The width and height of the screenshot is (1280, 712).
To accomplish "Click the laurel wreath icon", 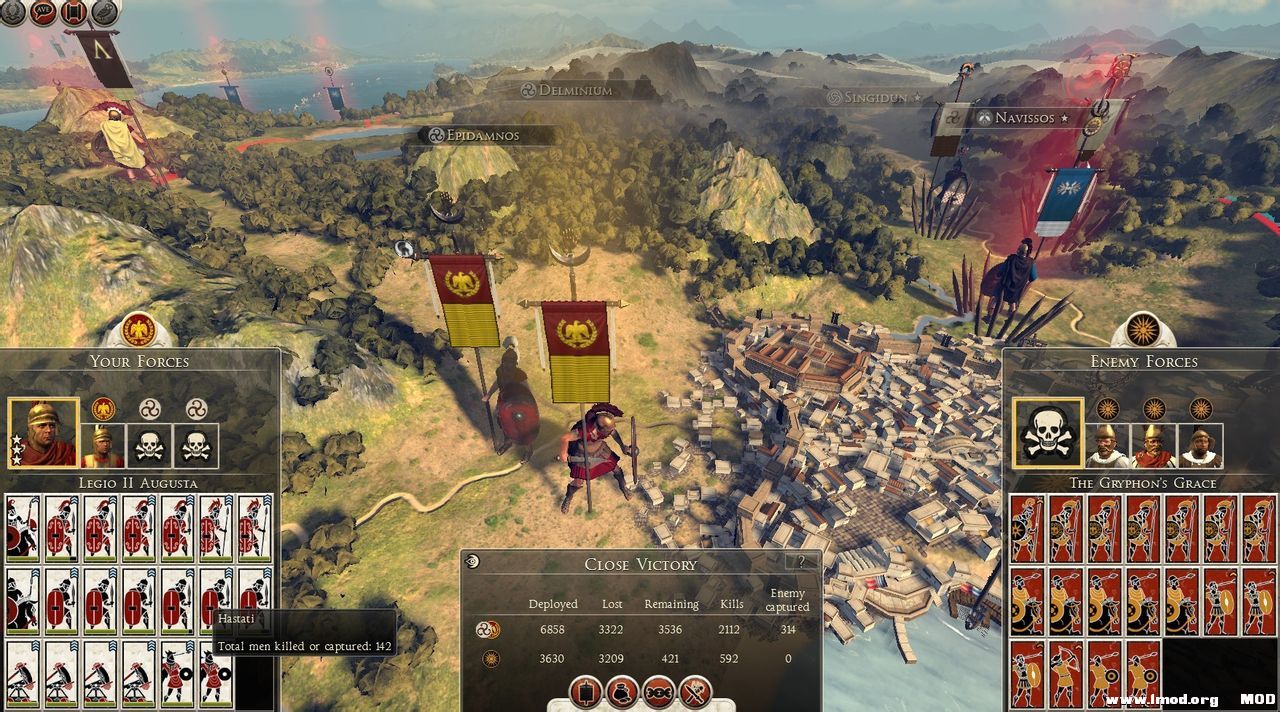I will (12, 12).
